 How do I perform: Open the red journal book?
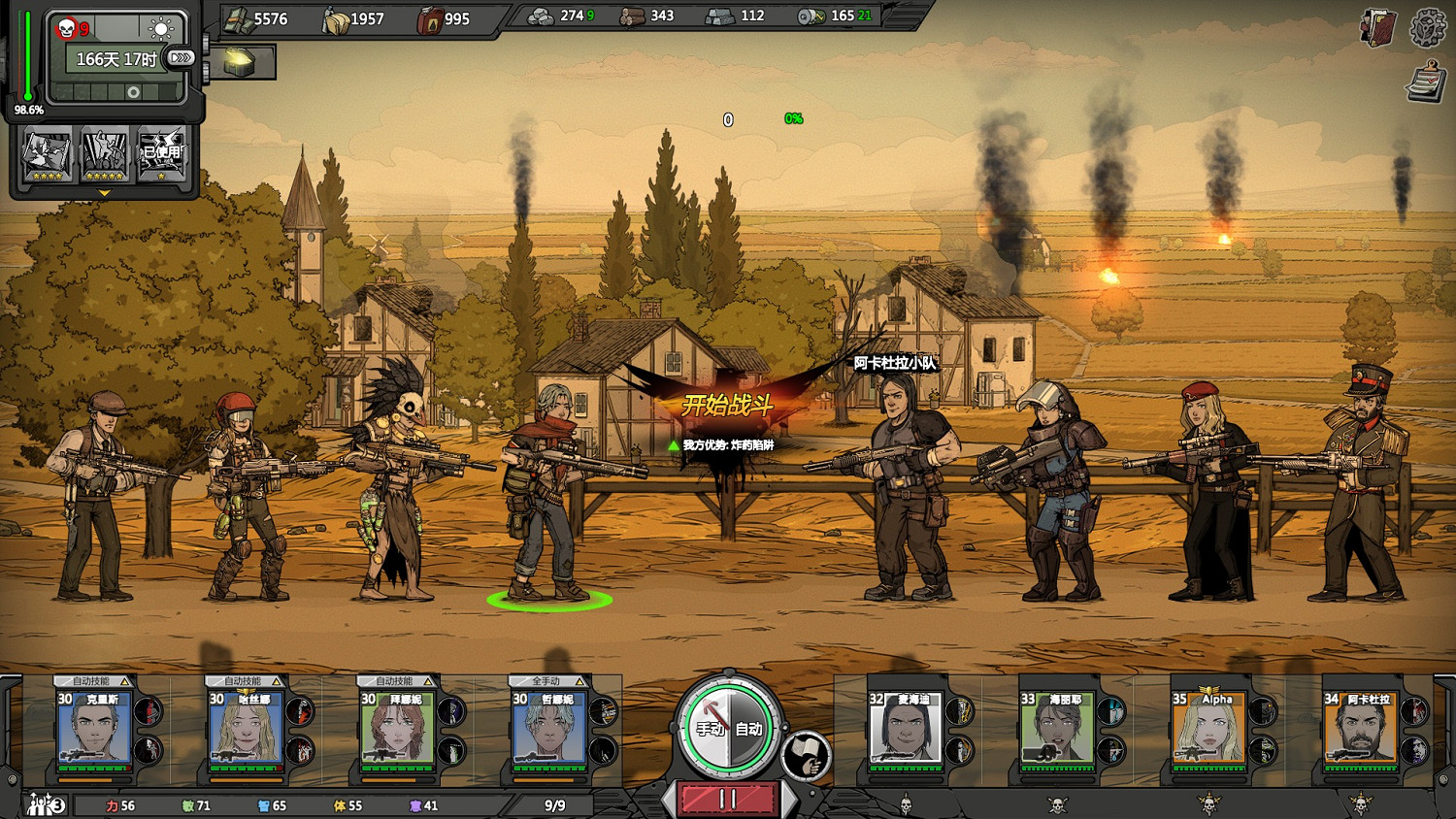pos(1378,28)
